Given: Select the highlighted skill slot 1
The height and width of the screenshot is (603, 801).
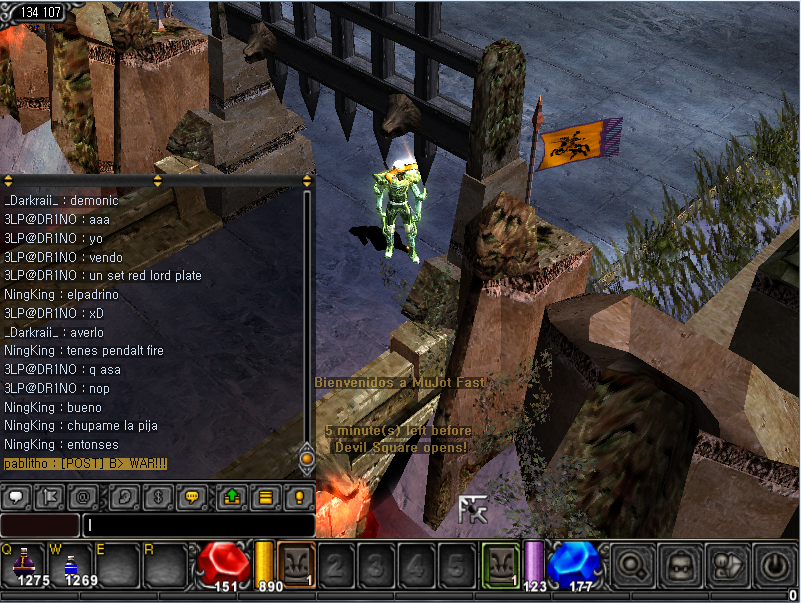Looking at the screenshot, I should tap(296, 564).
